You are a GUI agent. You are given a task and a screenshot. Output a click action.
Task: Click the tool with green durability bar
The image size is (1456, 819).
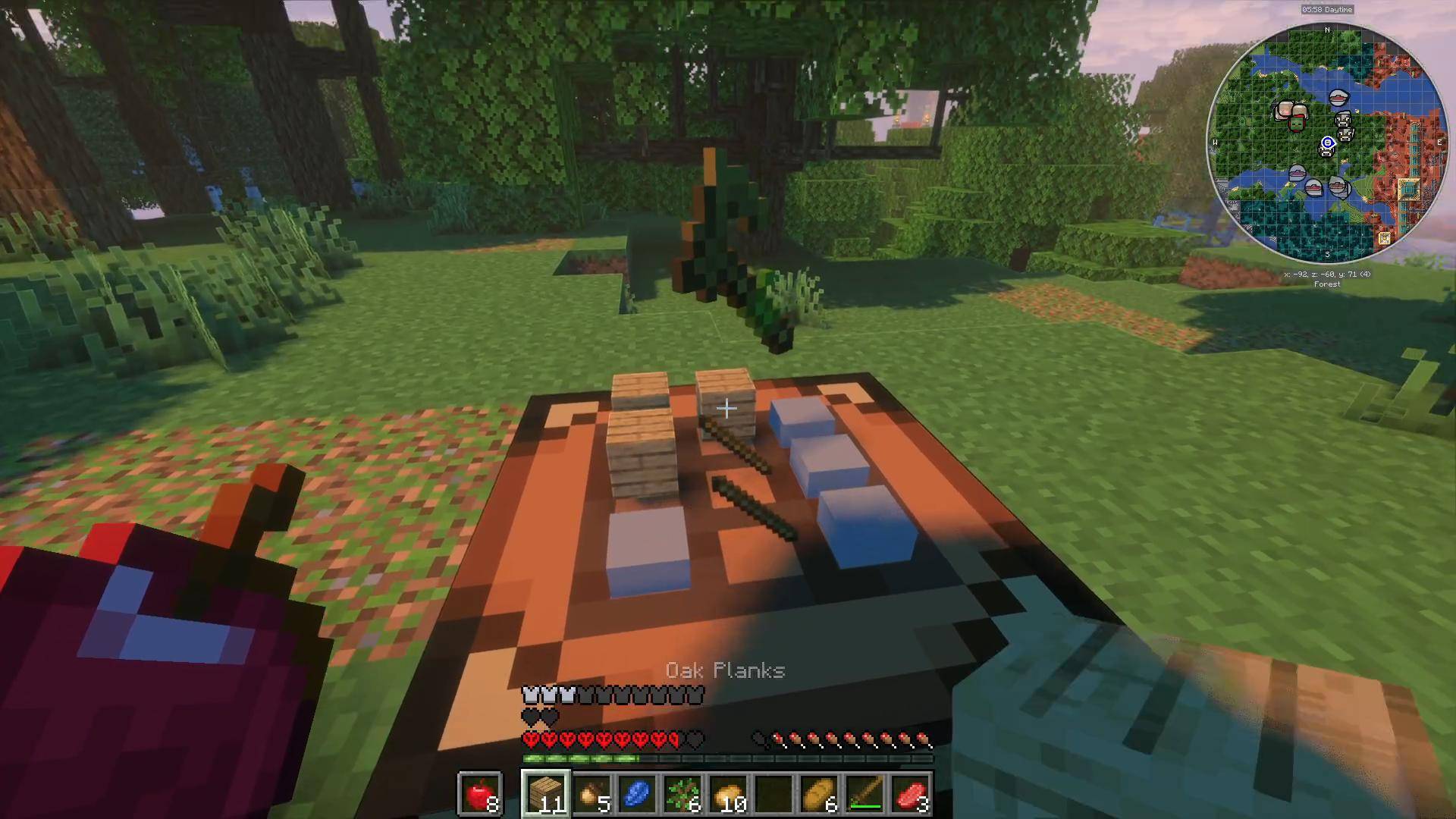click(864, 792)
